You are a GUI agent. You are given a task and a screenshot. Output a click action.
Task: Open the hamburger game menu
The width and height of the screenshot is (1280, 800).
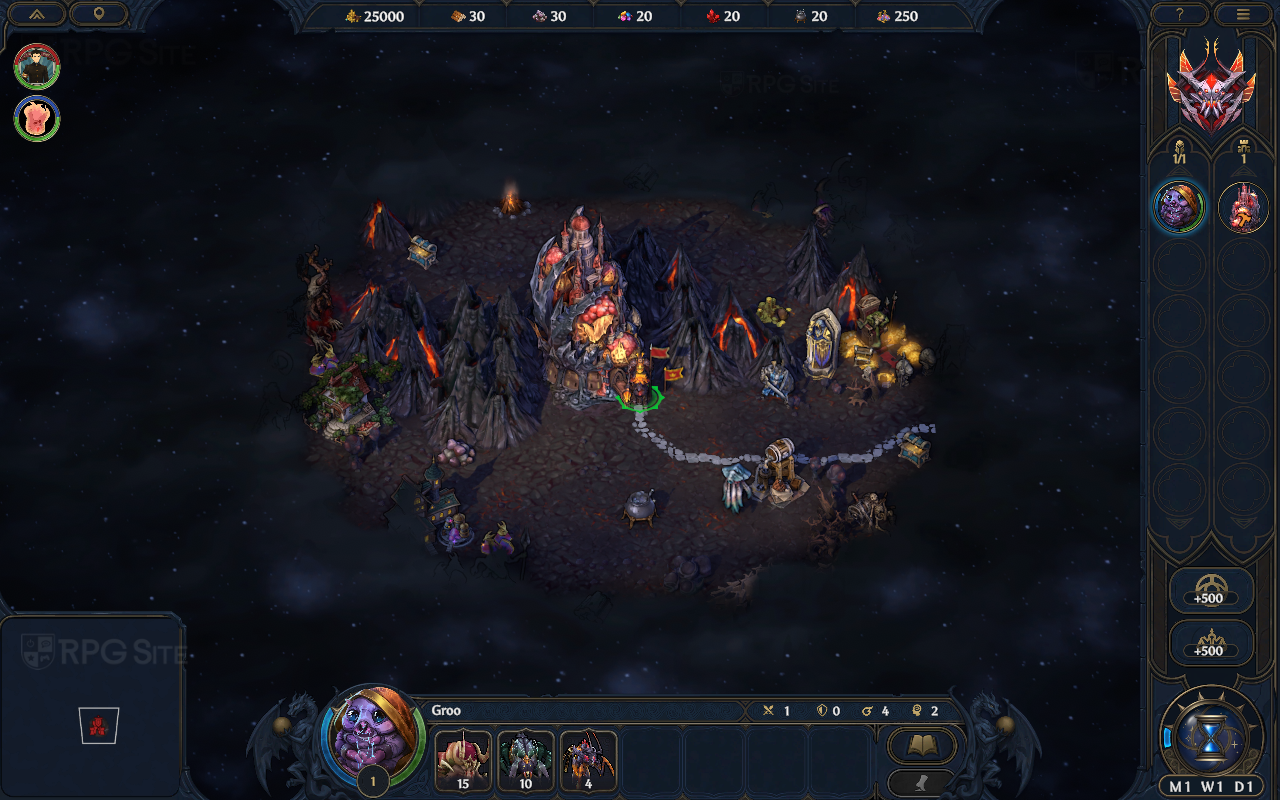tap(1243, 14)
